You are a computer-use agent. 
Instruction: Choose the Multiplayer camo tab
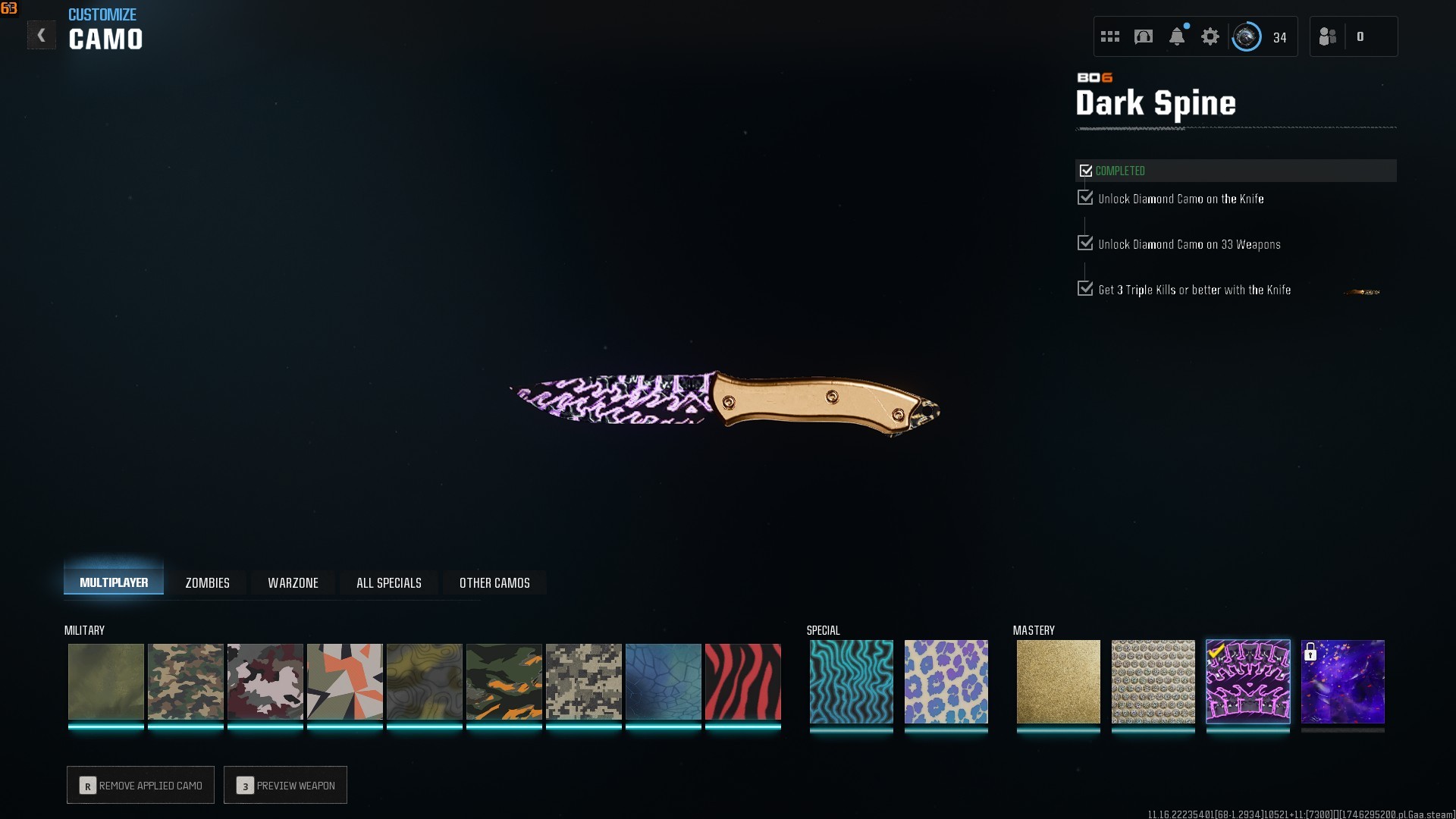(114, 582)
